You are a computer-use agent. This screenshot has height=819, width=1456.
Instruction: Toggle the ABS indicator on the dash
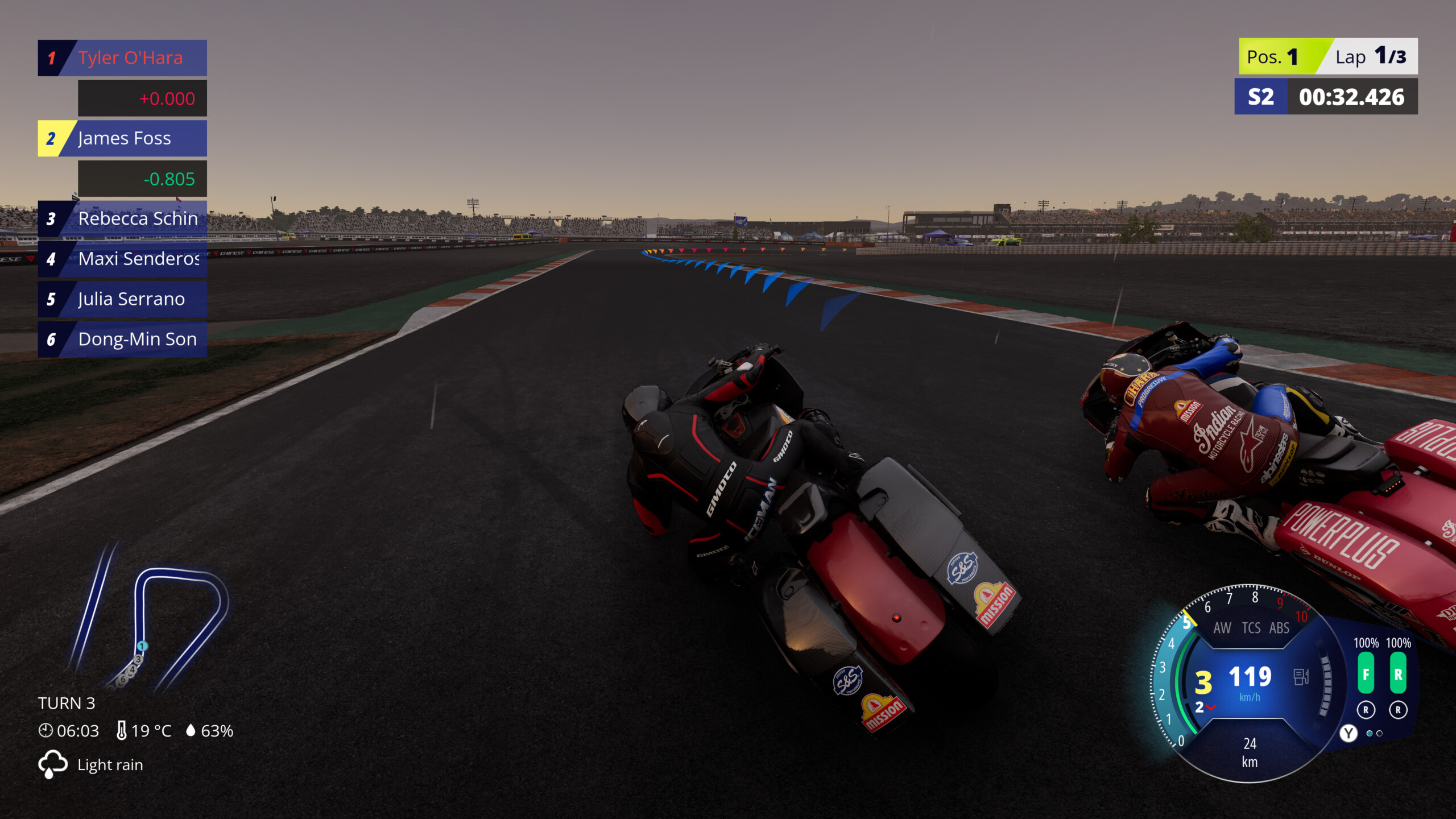1280,628
